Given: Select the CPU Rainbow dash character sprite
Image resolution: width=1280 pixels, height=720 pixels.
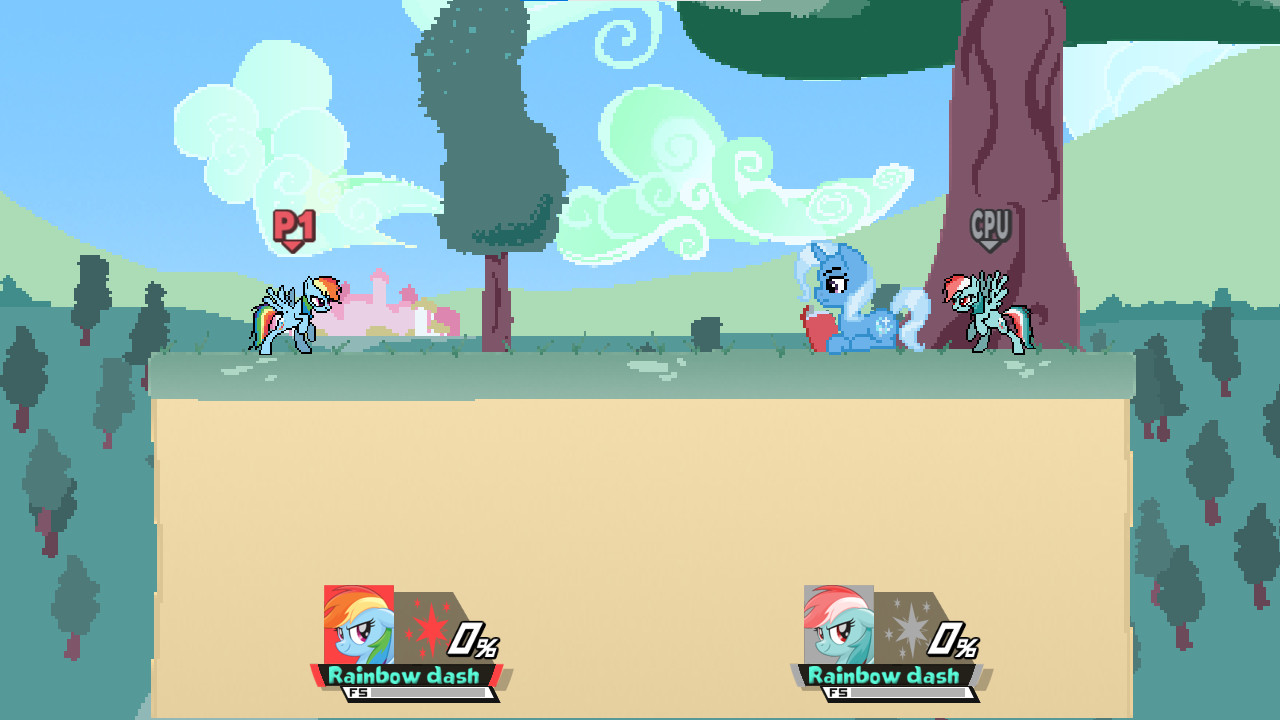Looking at the screenshot, I should pyautogui.click(x=983, y=310).
